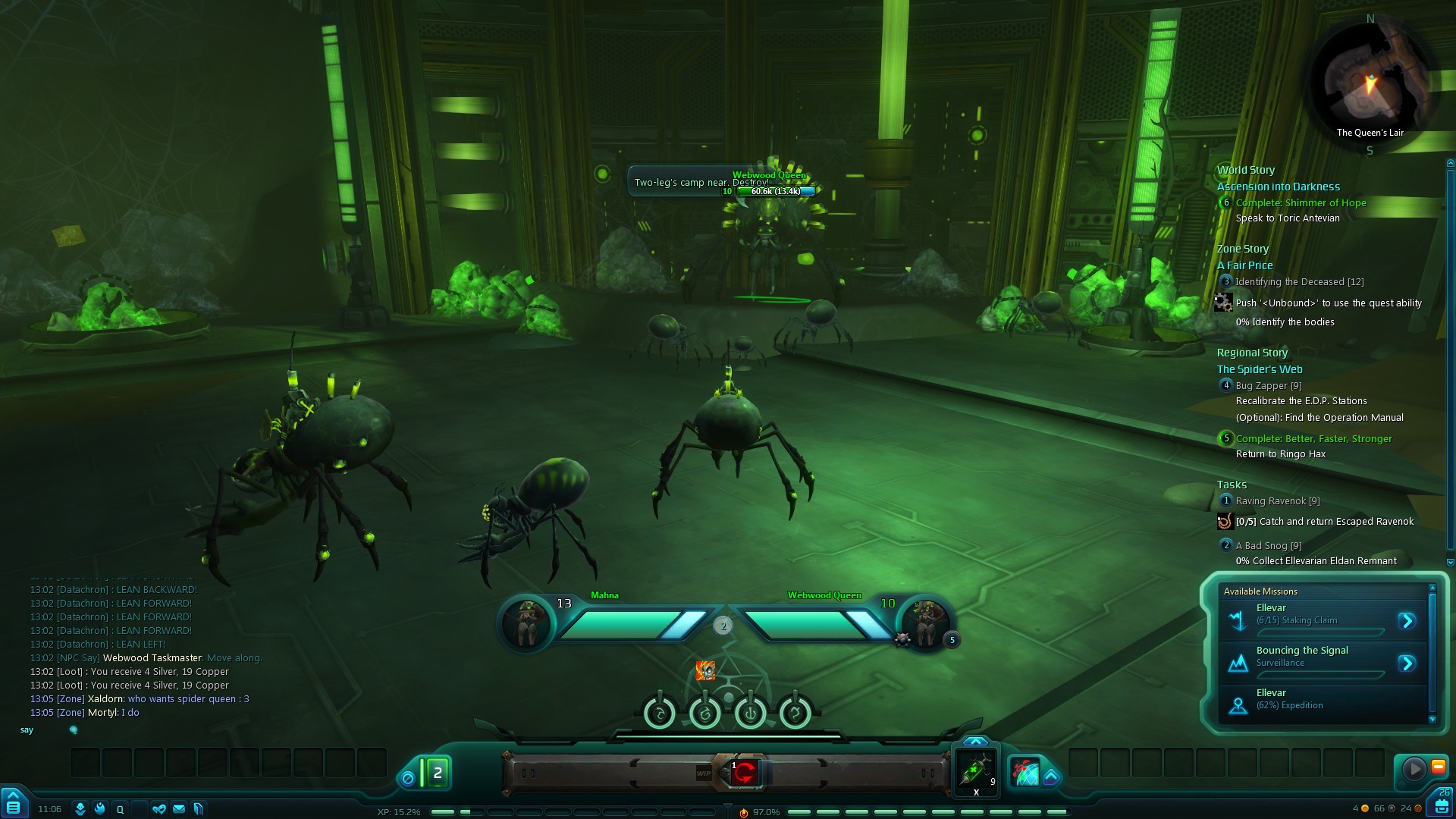Image resolution: width=1456 pixels, height=819 pixels.
Task: Activate the globe path ability icon
Action: coord(1025,772)
